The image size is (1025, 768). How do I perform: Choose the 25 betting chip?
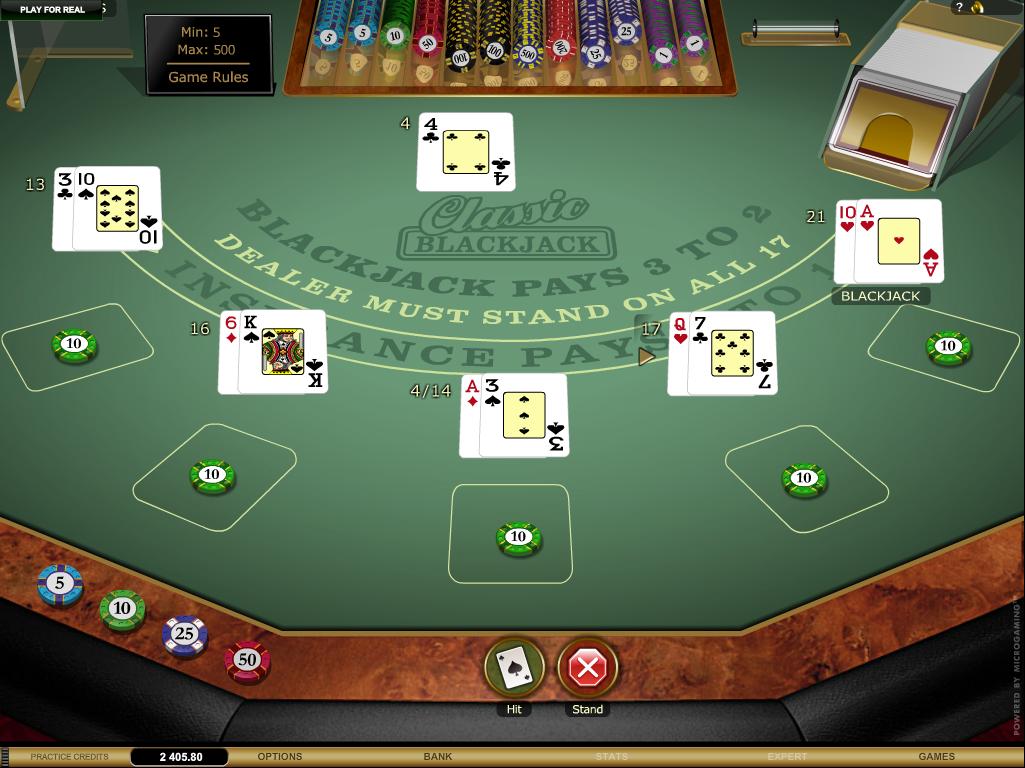(x=184, y=634)
